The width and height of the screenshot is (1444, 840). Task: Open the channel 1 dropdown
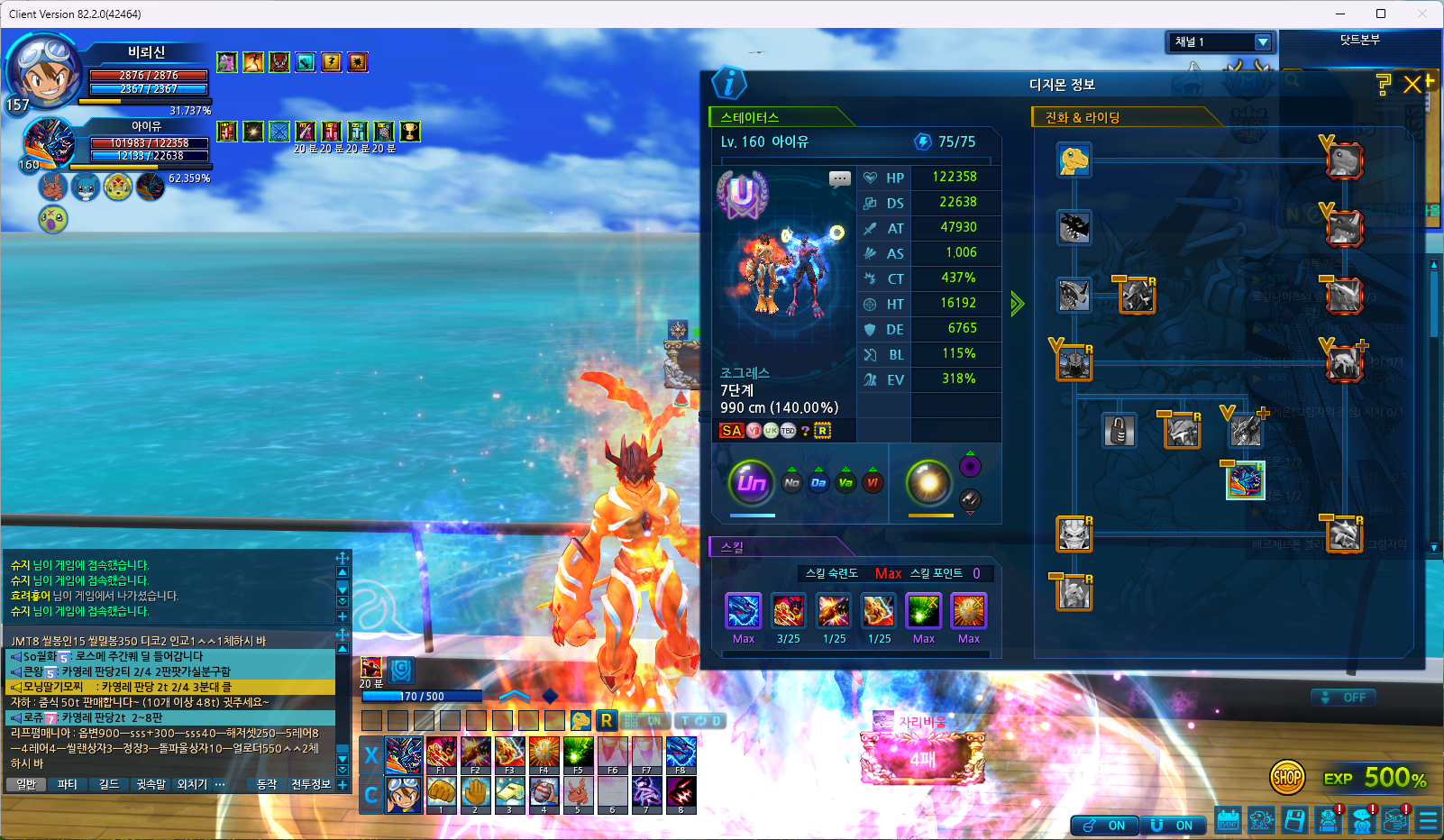[1263, 42]
